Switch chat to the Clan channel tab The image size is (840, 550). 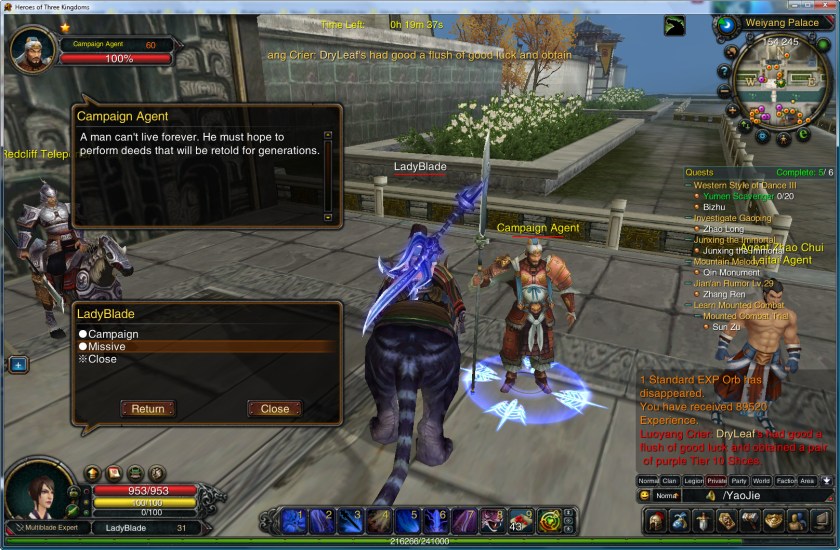[x=670, y=481]
